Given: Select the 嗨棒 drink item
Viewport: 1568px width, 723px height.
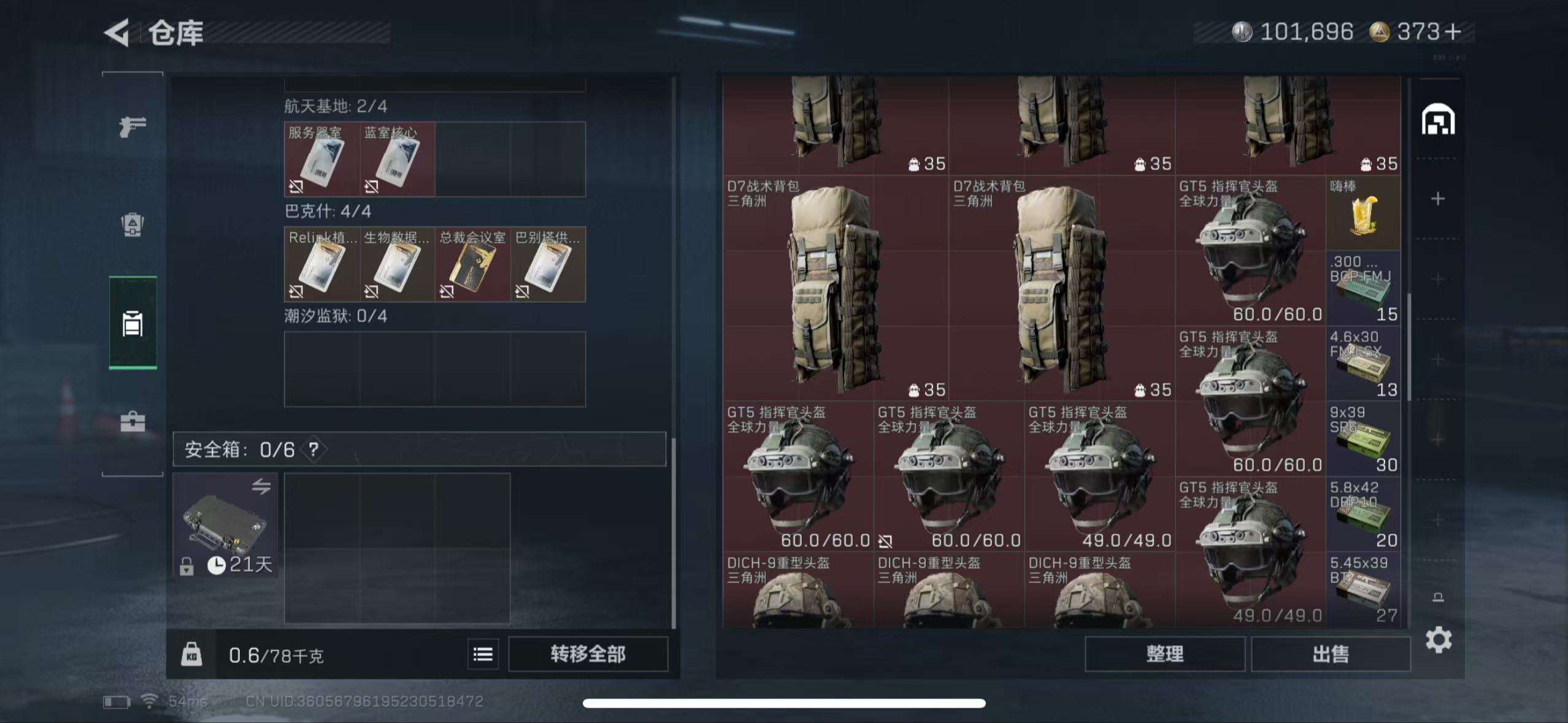Looking at the screenshot, I should coord(1362,213).
